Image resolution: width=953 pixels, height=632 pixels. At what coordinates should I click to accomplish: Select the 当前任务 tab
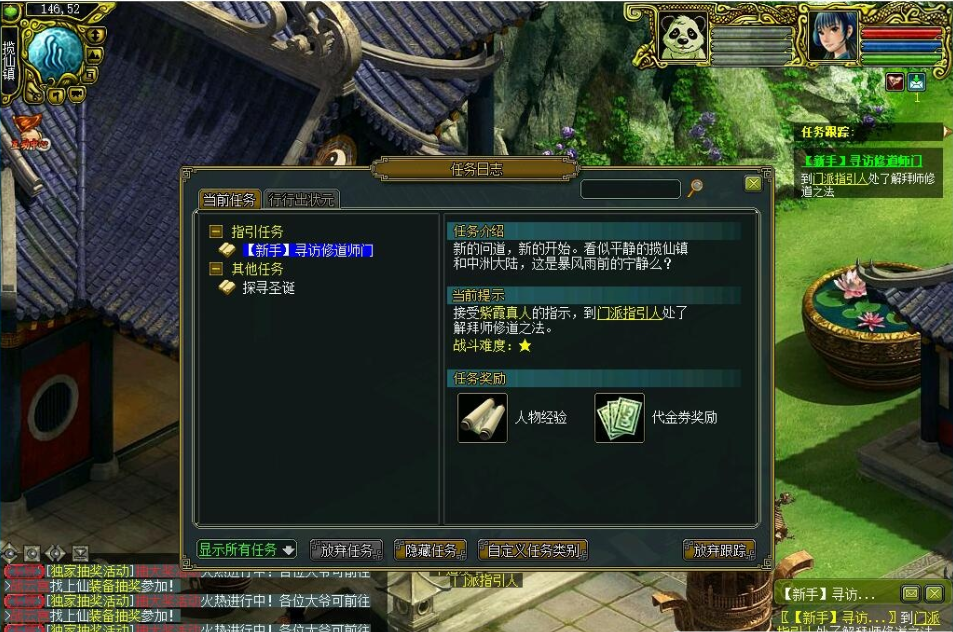(x=230, y=200)
